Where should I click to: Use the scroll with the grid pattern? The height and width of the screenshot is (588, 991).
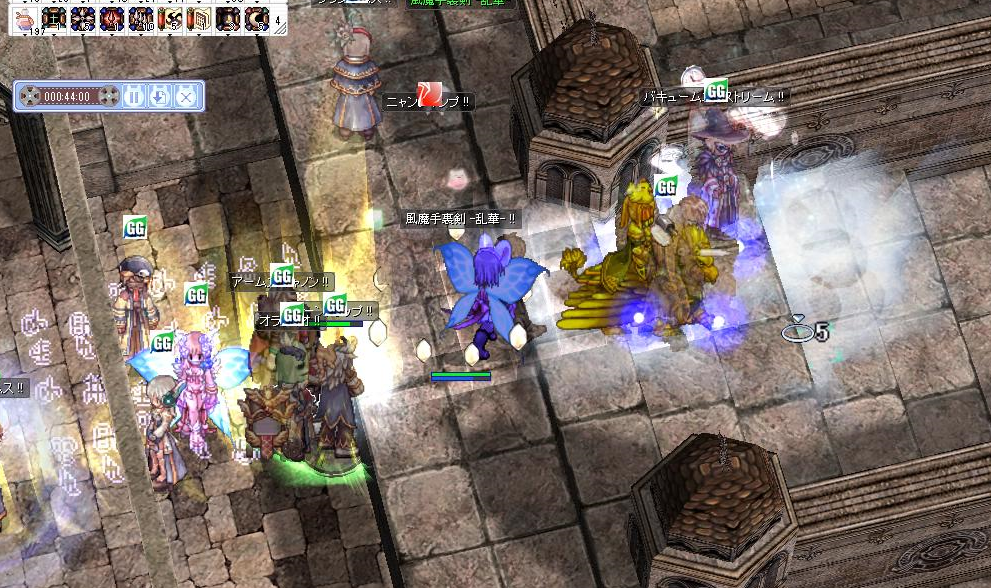point(198,19)
